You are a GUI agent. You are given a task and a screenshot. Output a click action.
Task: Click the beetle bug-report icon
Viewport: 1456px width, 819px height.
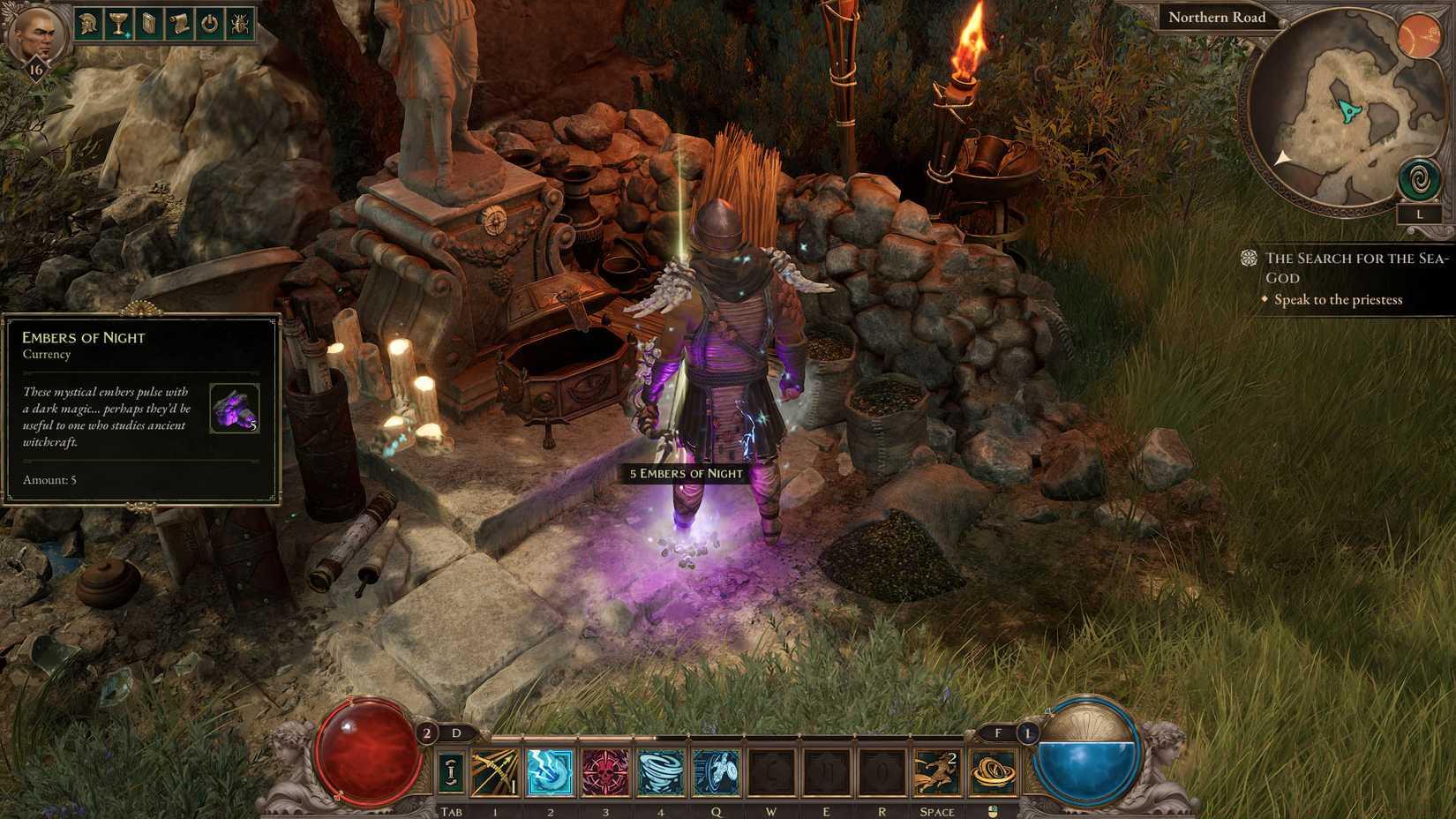point(239,24)
